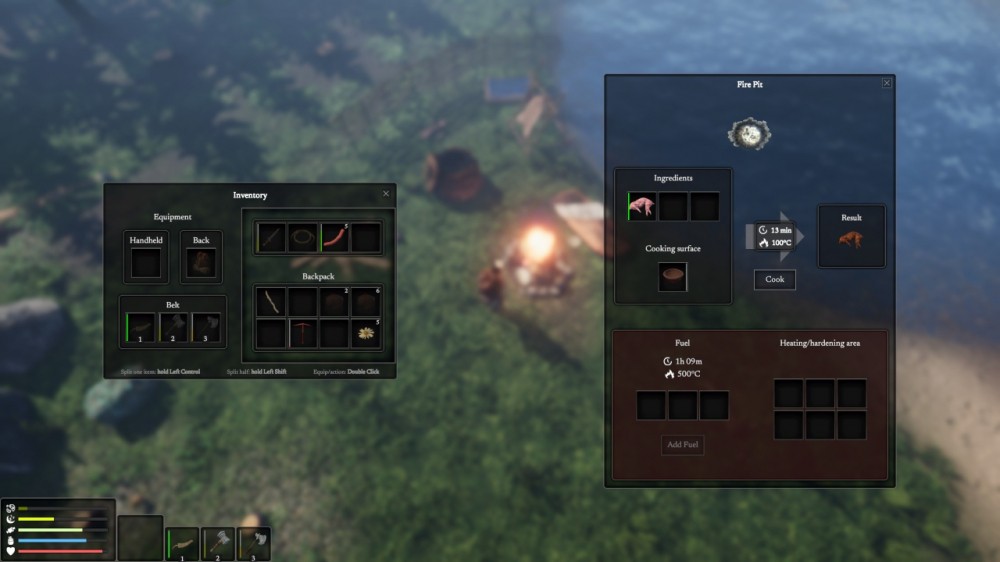Select the coiled rope item slot
This screenshot has height=562, width=1000.
pyautogui.click(x=302, y=238)
